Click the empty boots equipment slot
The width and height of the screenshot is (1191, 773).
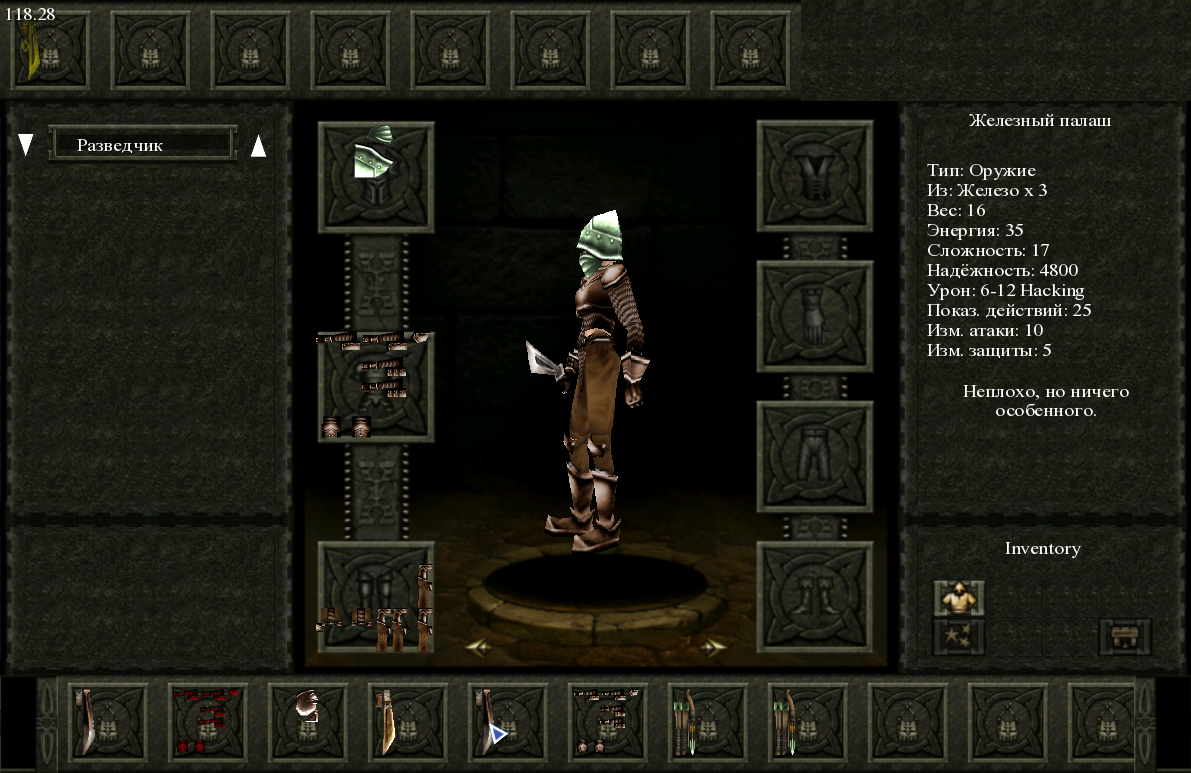815,597
